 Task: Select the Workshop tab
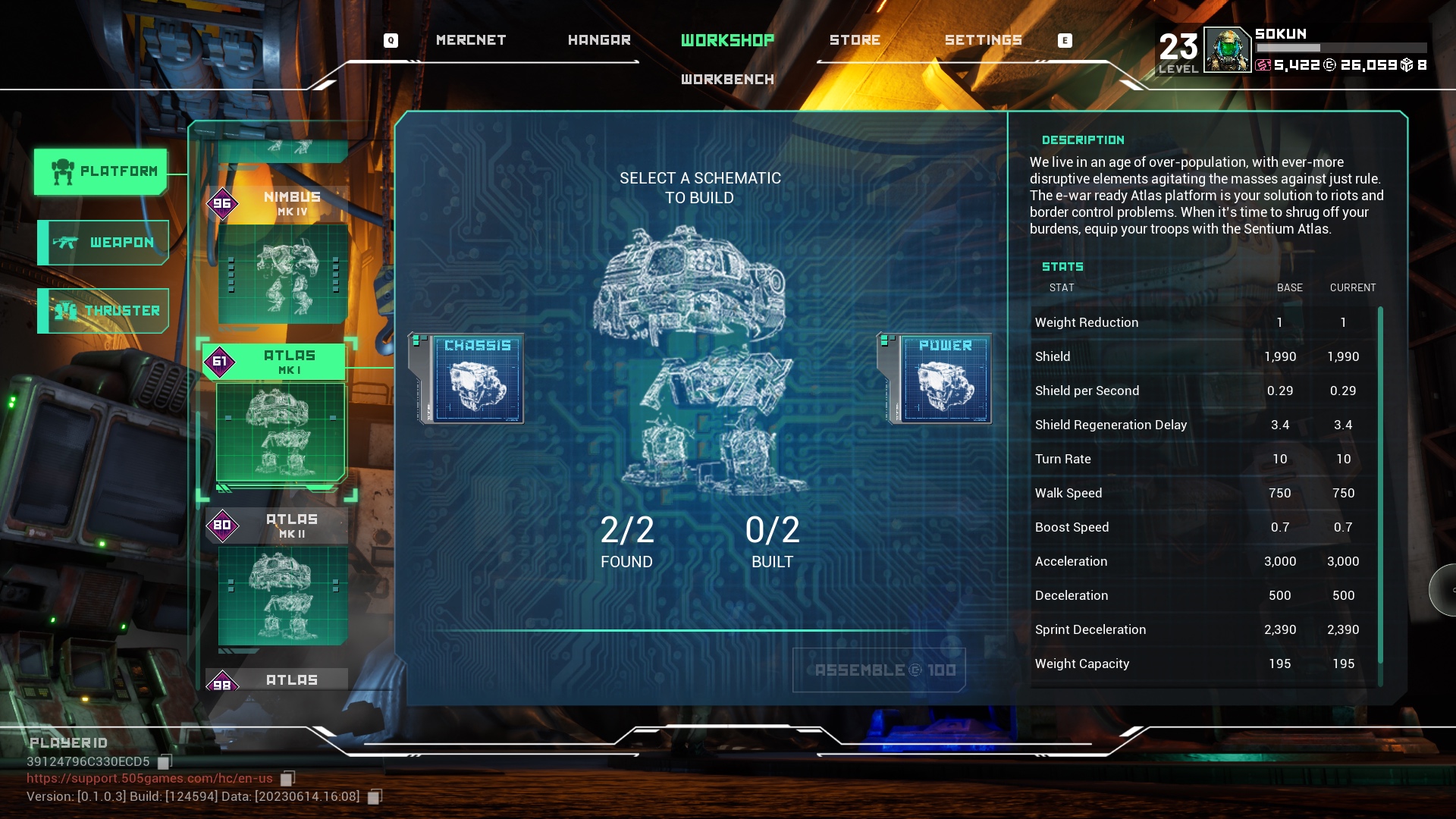[x=727, y=40]
